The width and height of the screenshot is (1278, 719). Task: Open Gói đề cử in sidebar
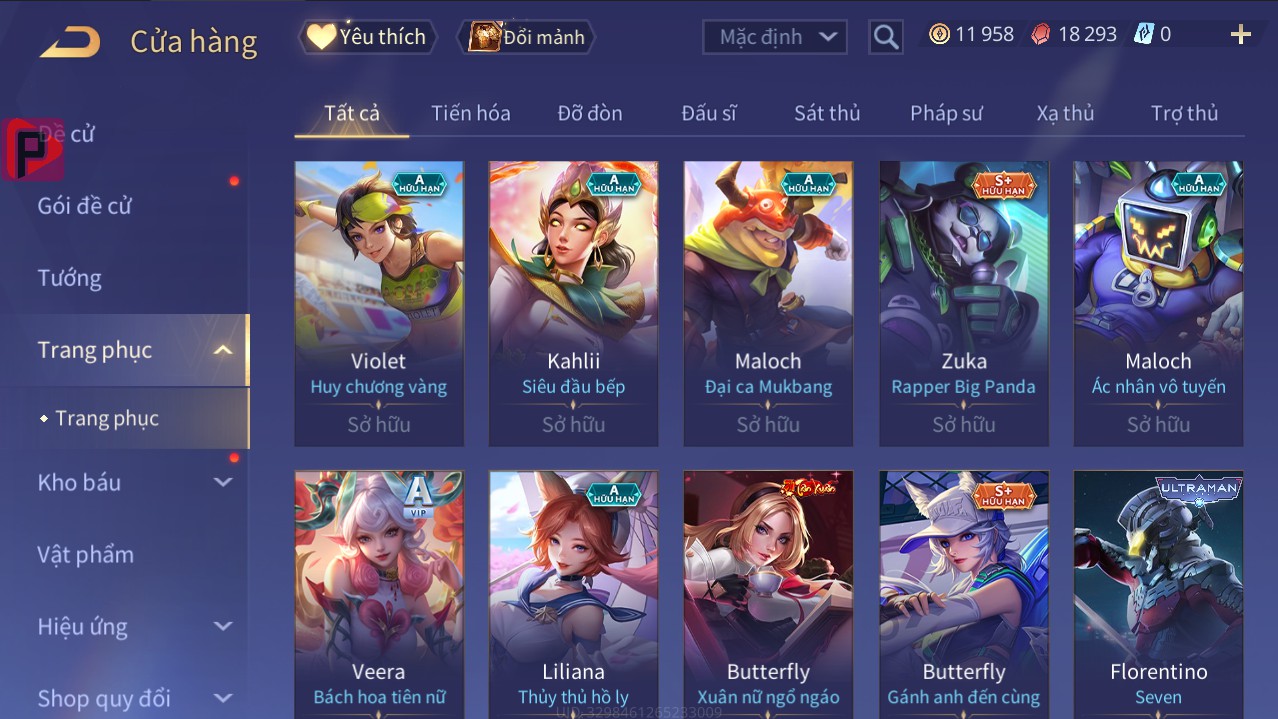85,206
